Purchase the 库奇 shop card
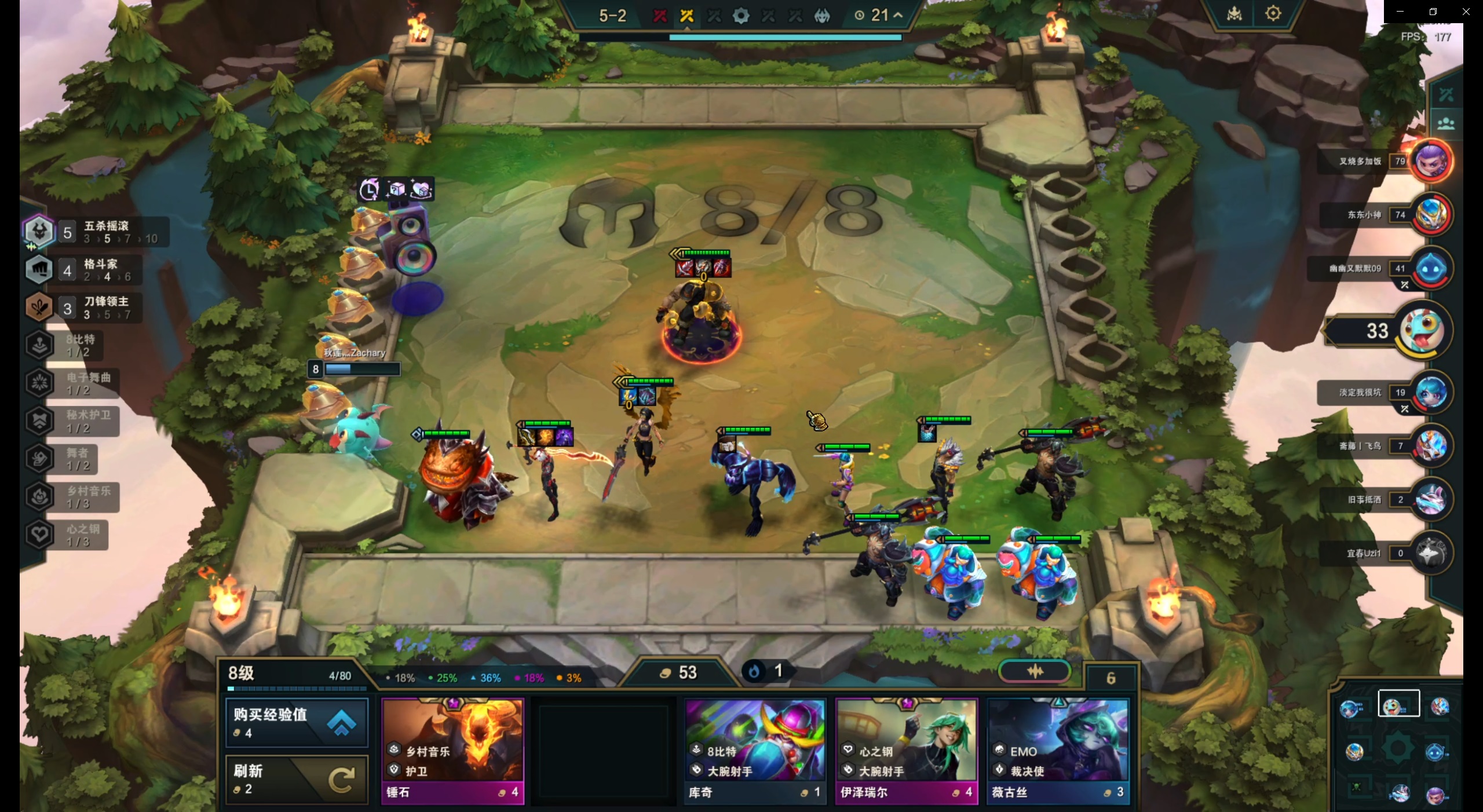1483x812 pixels. [755, 751]
